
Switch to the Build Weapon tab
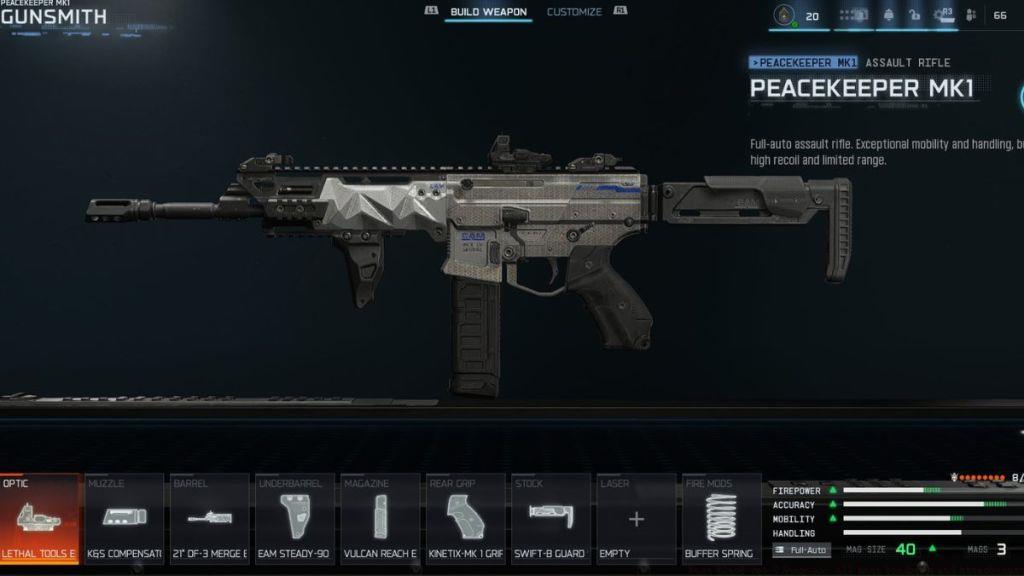(488, 12)
